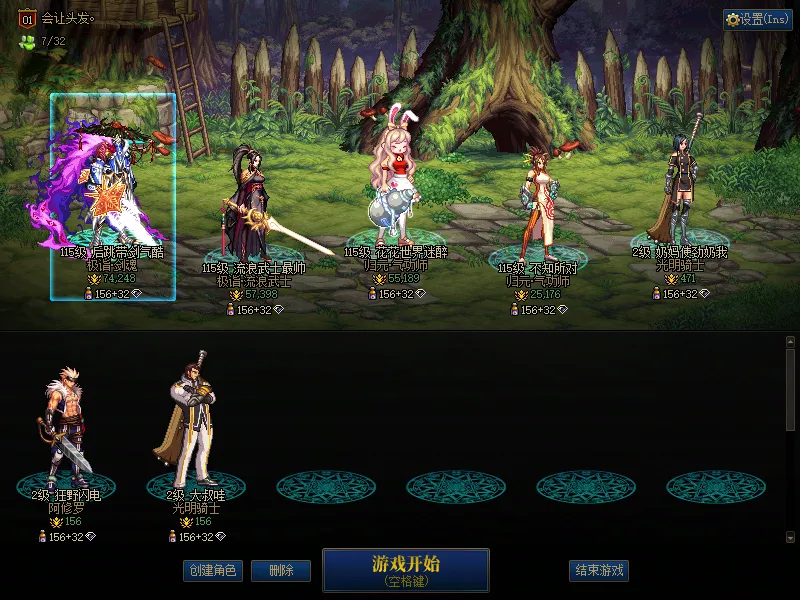Open 创建角色 to create a character

[x=212, y=571]
